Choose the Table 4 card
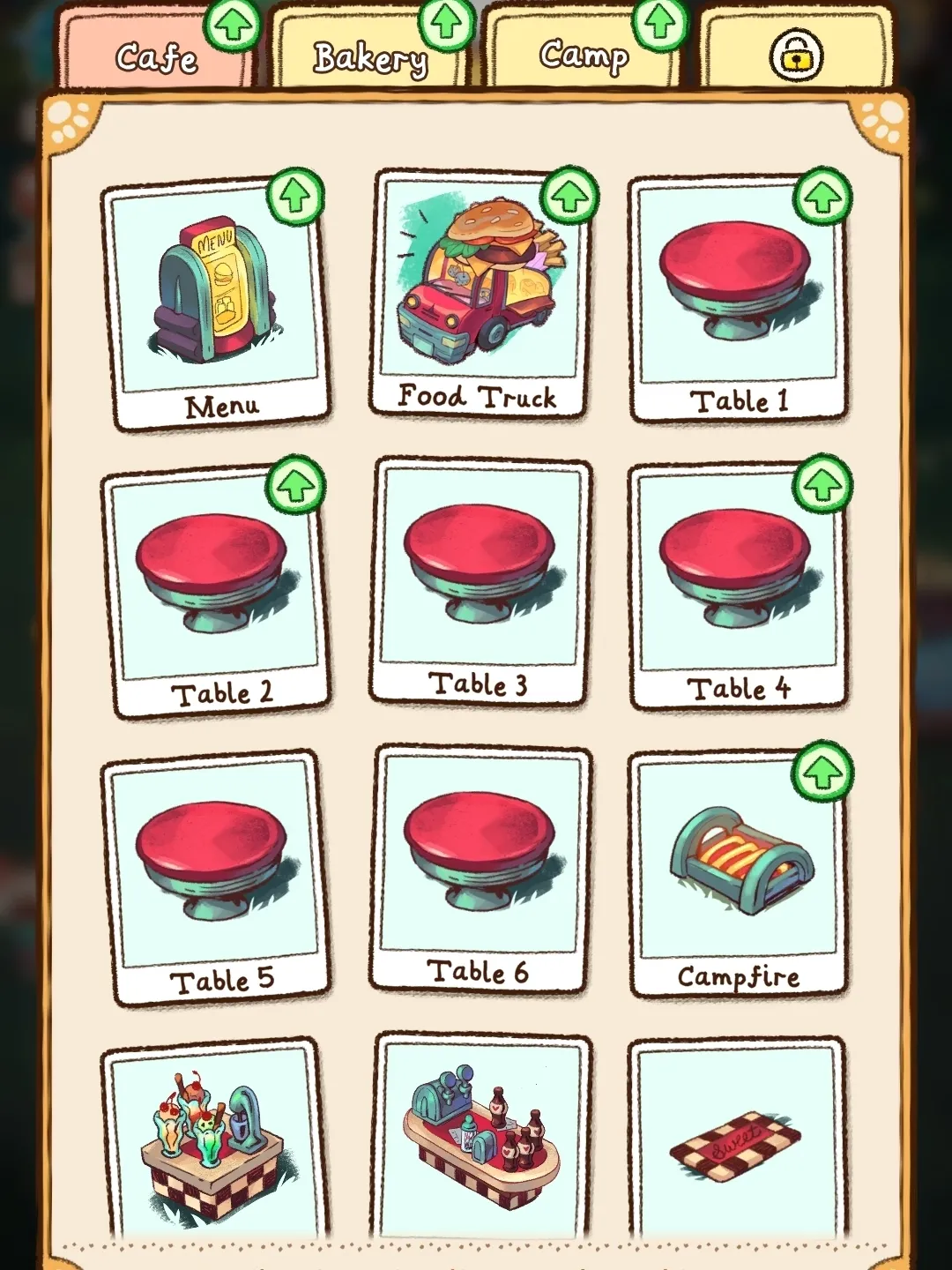 click(738, 586)
